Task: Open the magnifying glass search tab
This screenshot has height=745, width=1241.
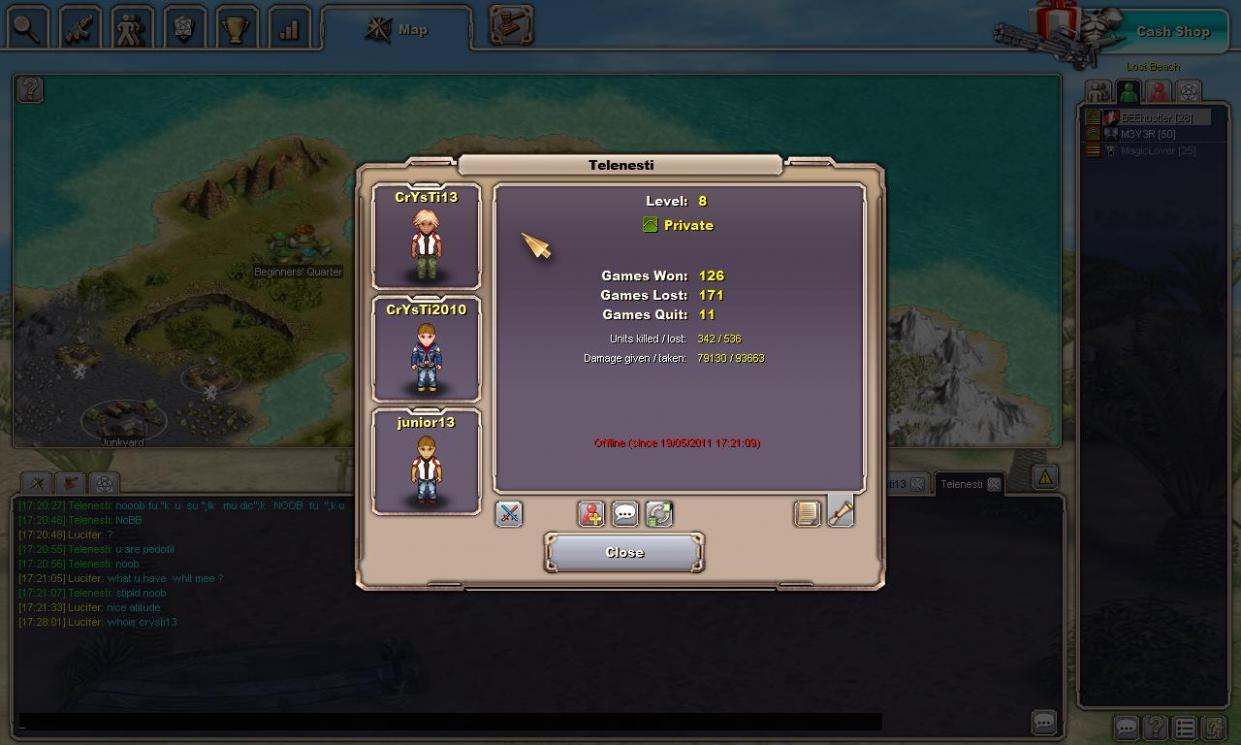Action: (x=28, y=29)
